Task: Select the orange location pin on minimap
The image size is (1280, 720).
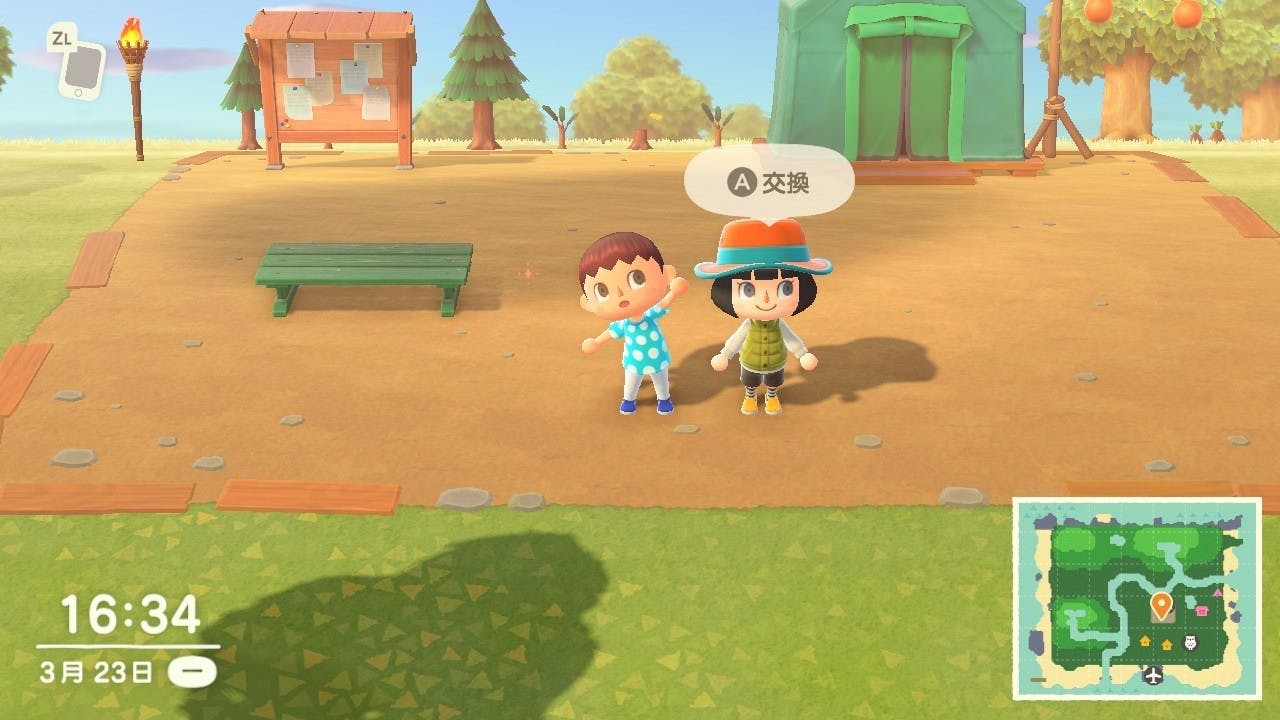Action: pyautogui.click(x=1161, y=605)
